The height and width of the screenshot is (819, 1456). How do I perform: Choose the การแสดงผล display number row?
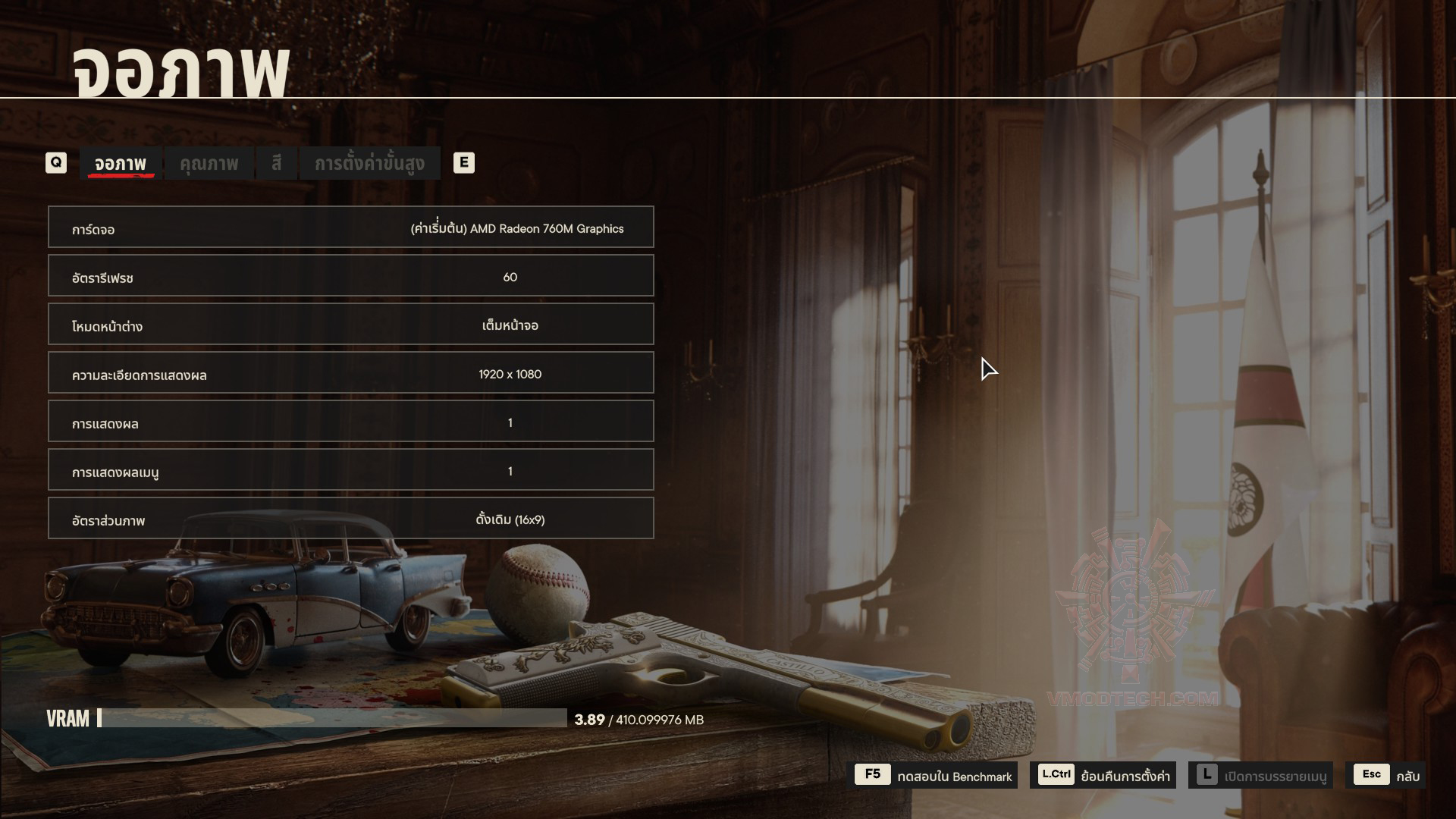pyautogui.click(x=351, y=422)
